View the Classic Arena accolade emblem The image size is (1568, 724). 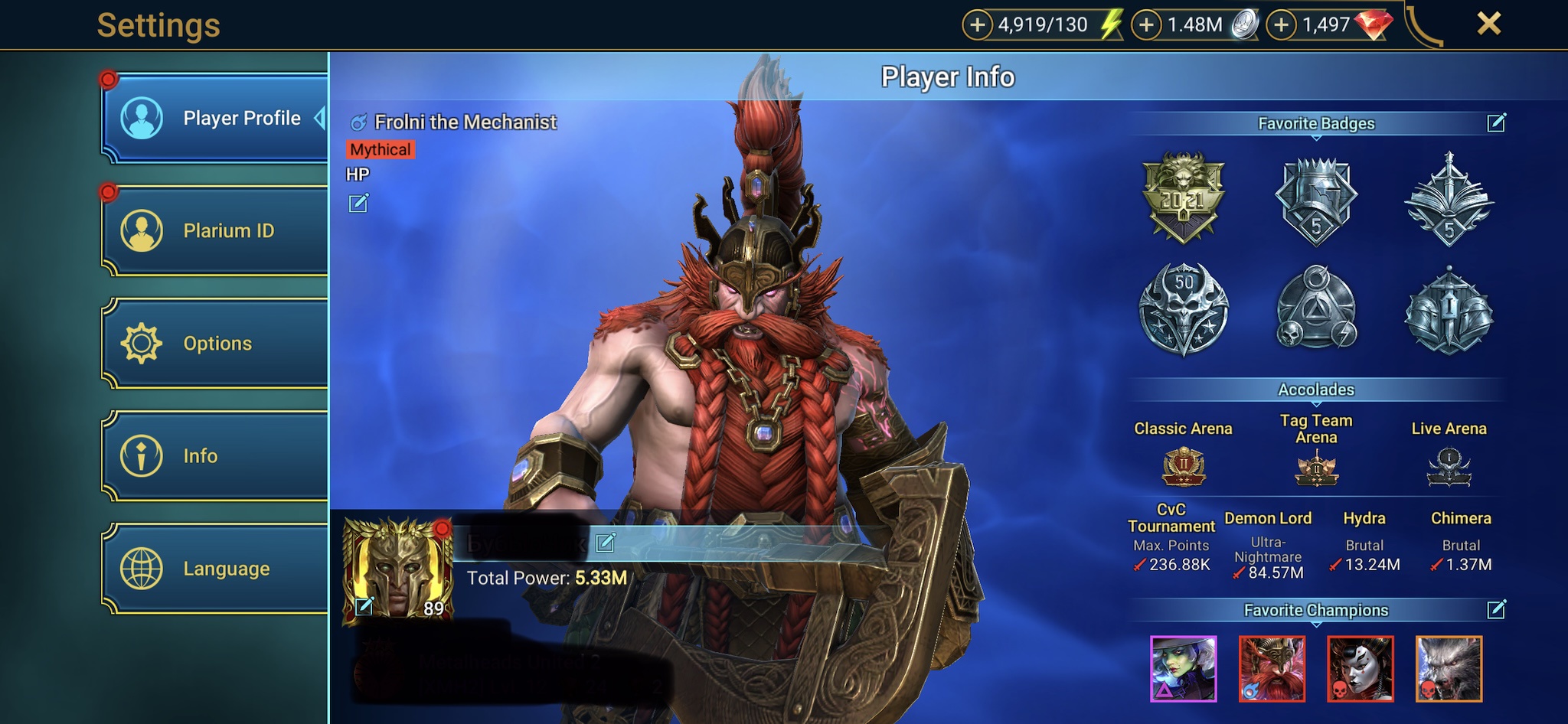[1184, 466]
